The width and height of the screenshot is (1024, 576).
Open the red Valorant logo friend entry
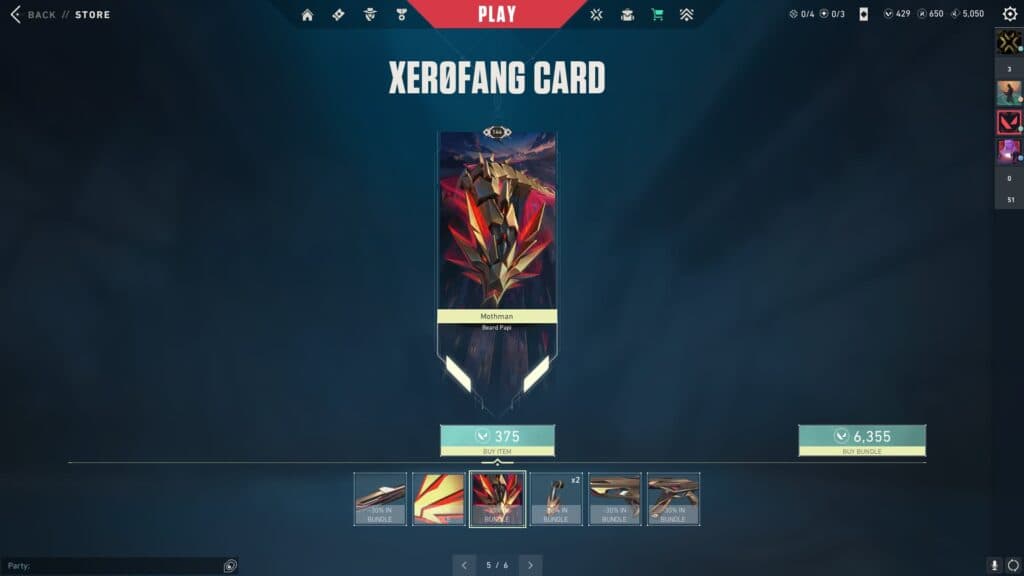click(x=1008, y=123)
